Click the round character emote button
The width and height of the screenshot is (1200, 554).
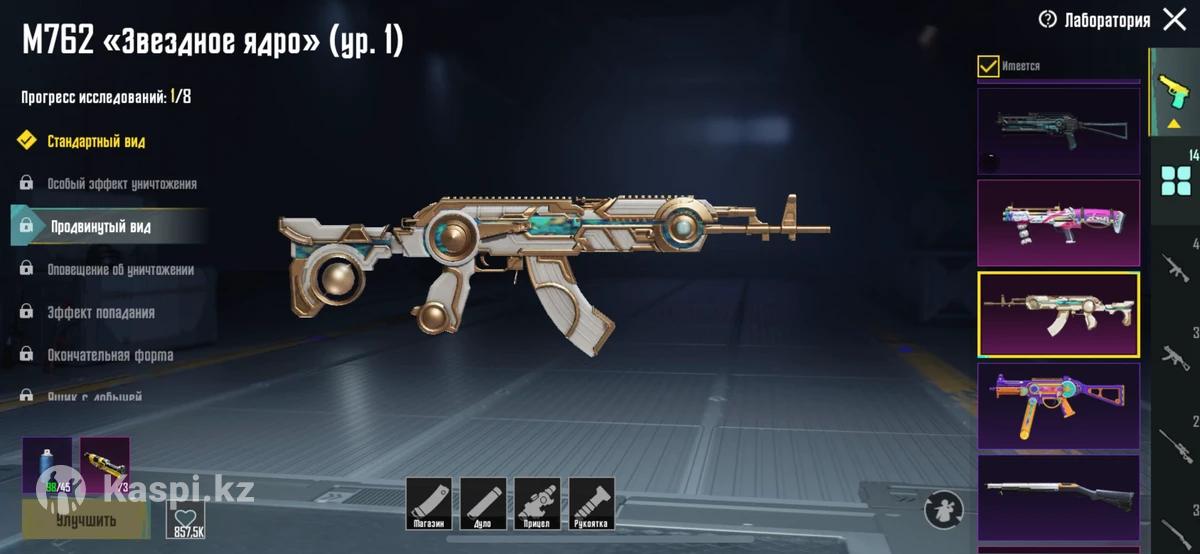pos(943,509)
